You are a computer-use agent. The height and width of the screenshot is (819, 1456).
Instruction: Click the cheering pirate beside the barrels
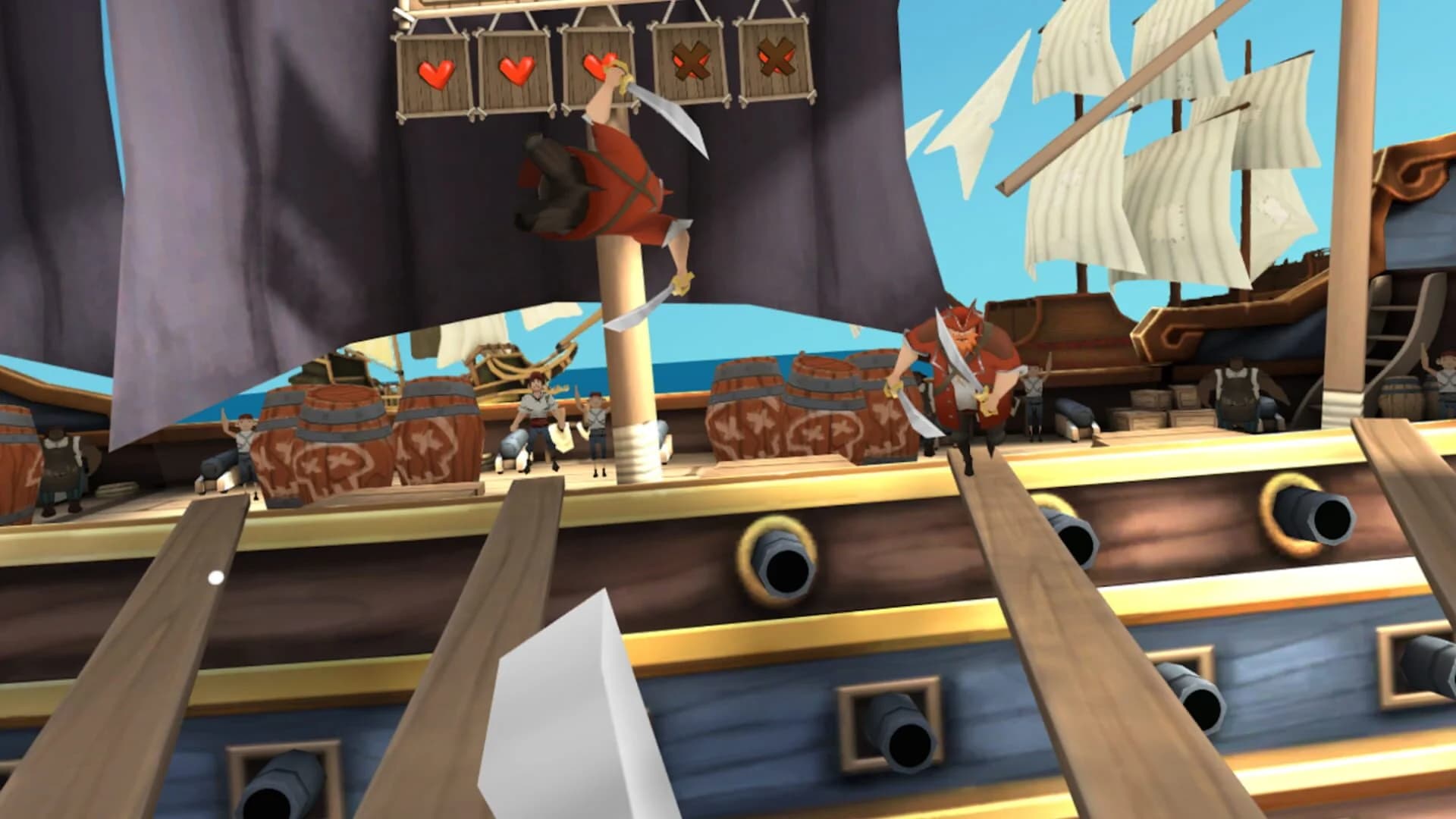point(538,409)
